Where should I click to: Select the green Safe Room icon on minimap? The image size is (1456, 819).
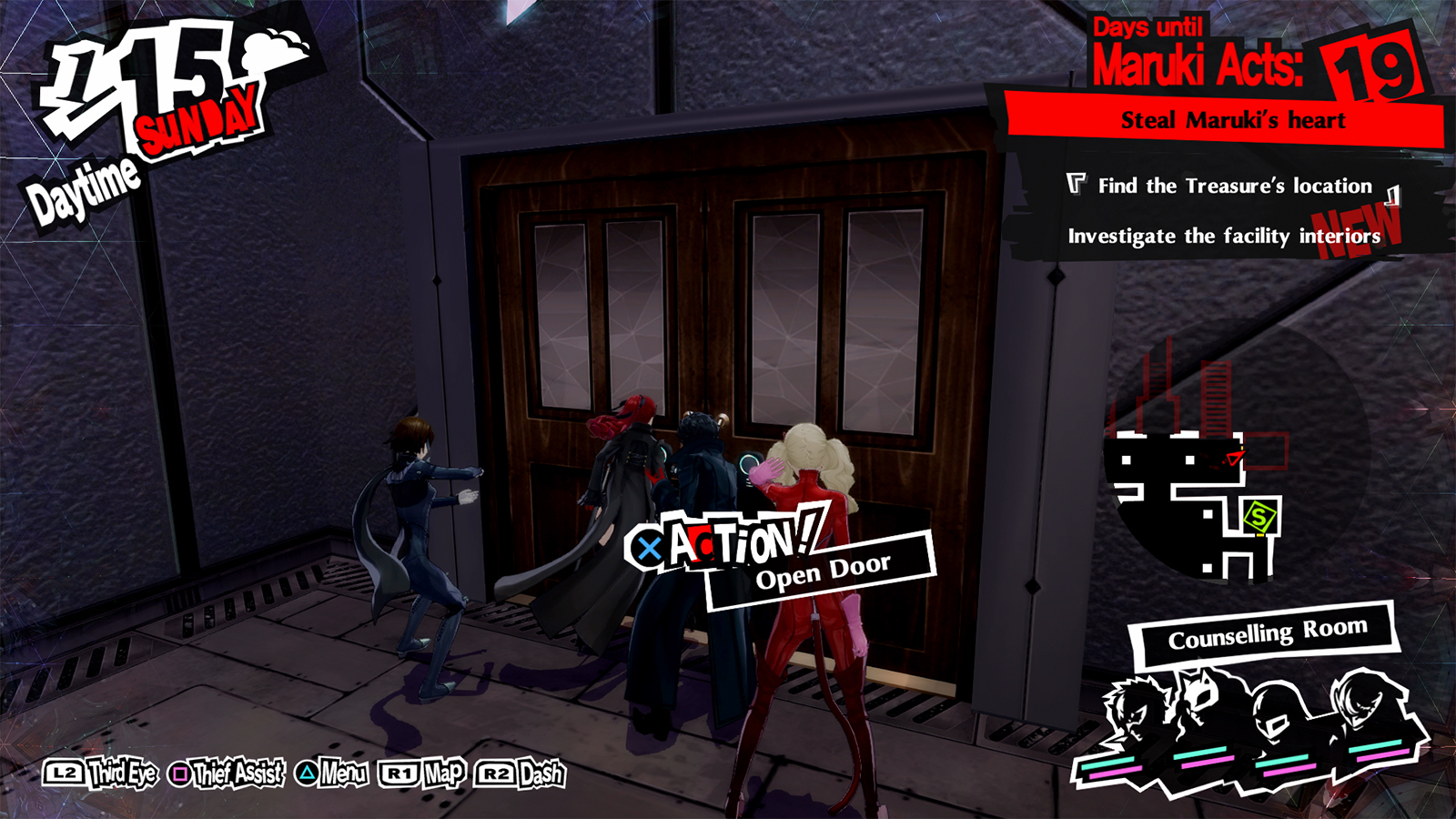(1260, 518)
